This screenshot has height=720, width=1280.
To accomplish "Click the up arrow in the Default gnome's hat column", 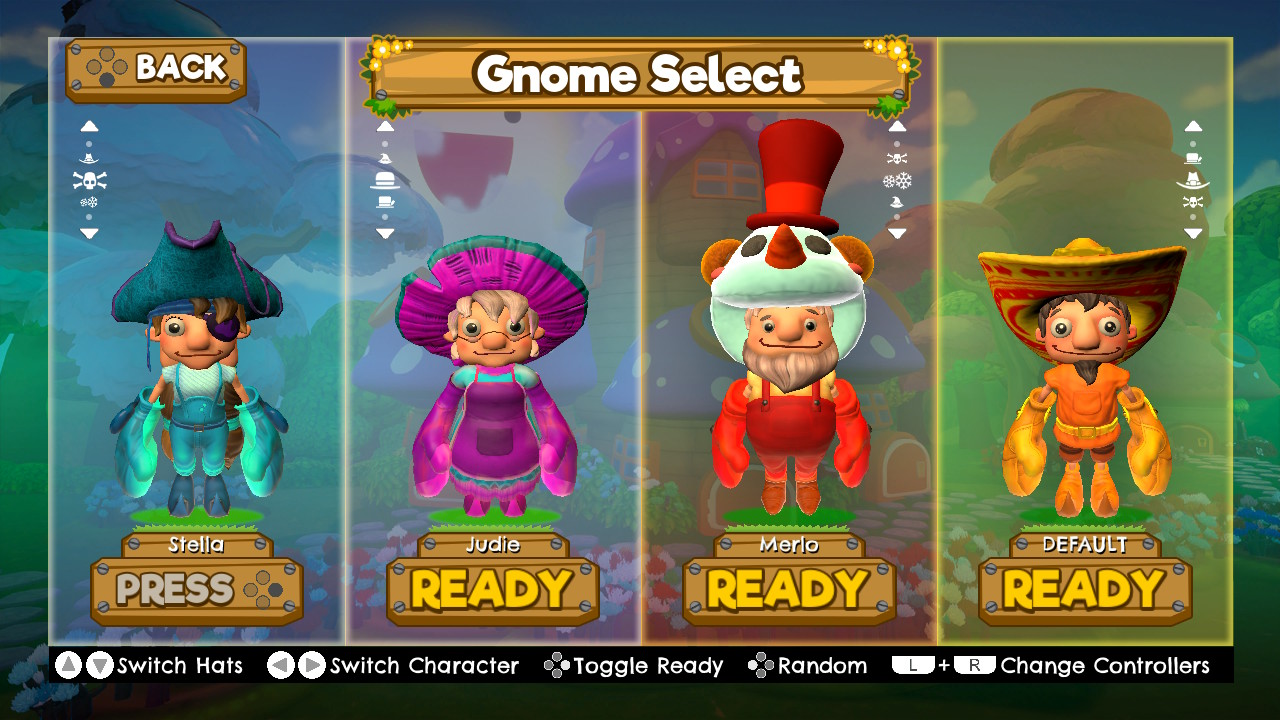I will click(x=1192, y=126).
